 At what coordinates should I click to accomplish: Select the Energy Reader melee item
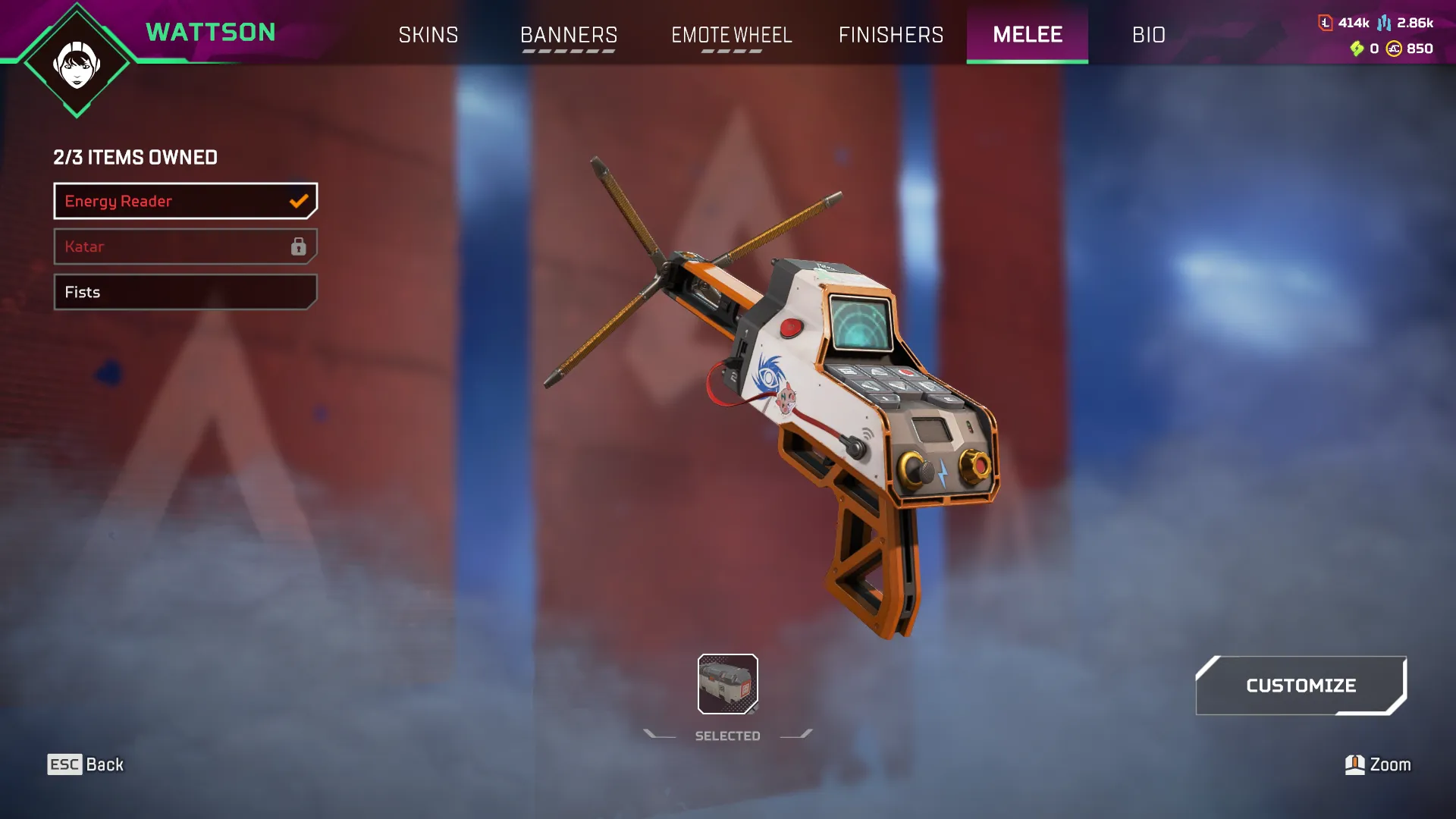(x=185, y=201)
